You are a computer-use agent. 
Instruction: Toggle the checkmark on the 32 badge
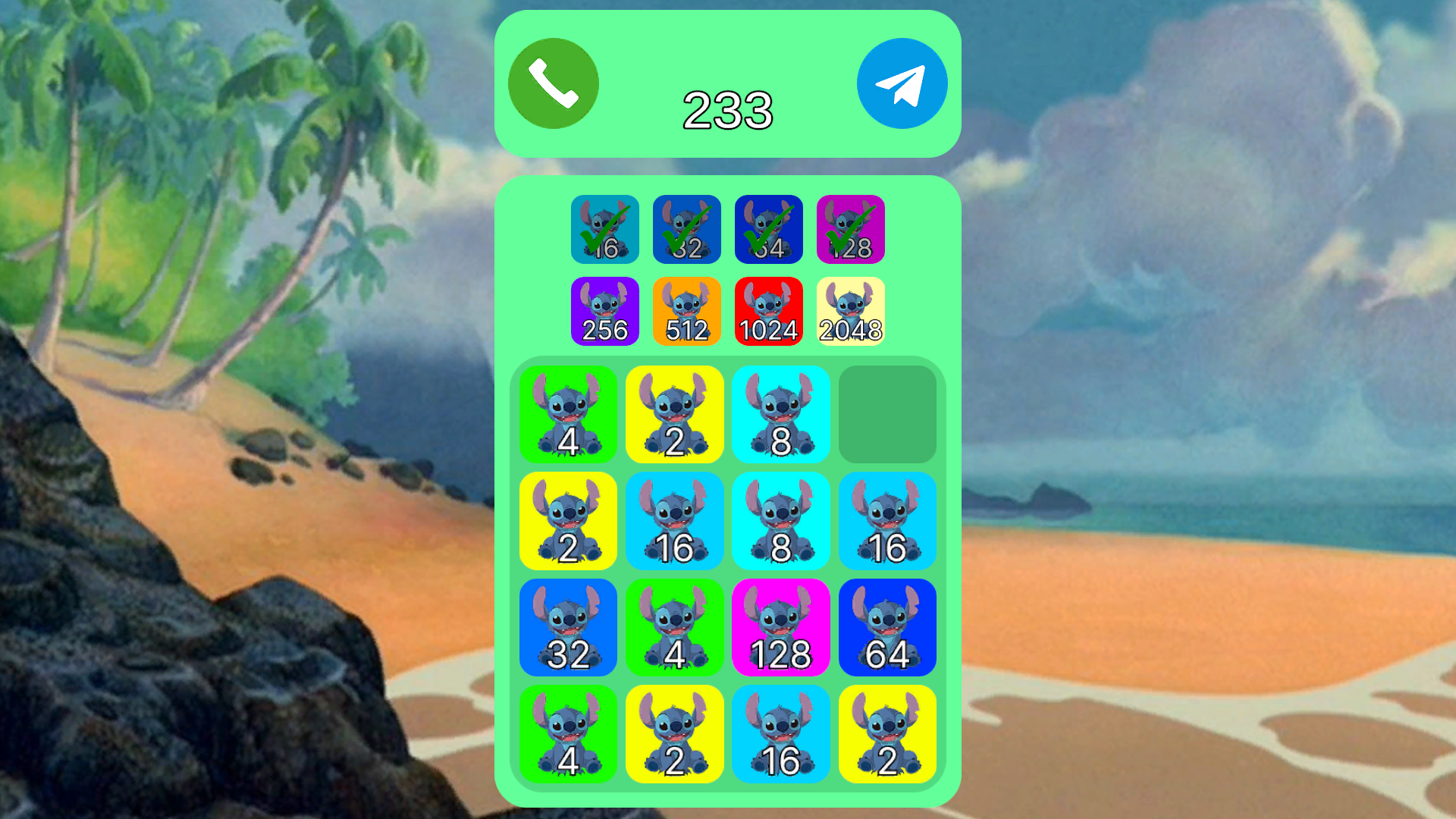click(x=686, y=229)
